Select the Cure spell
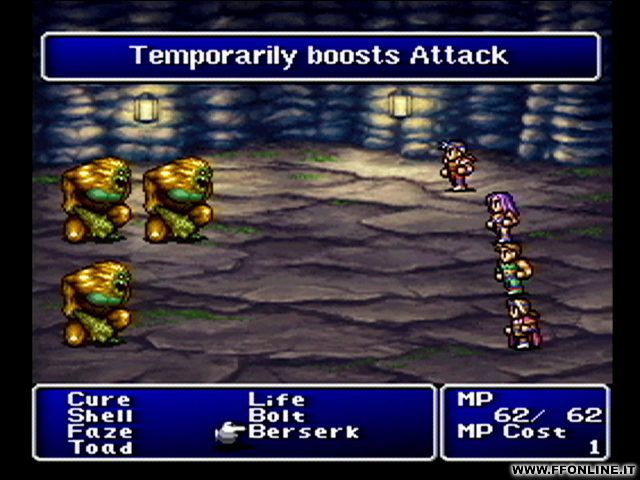640x480 pixels. click(98, 400)
